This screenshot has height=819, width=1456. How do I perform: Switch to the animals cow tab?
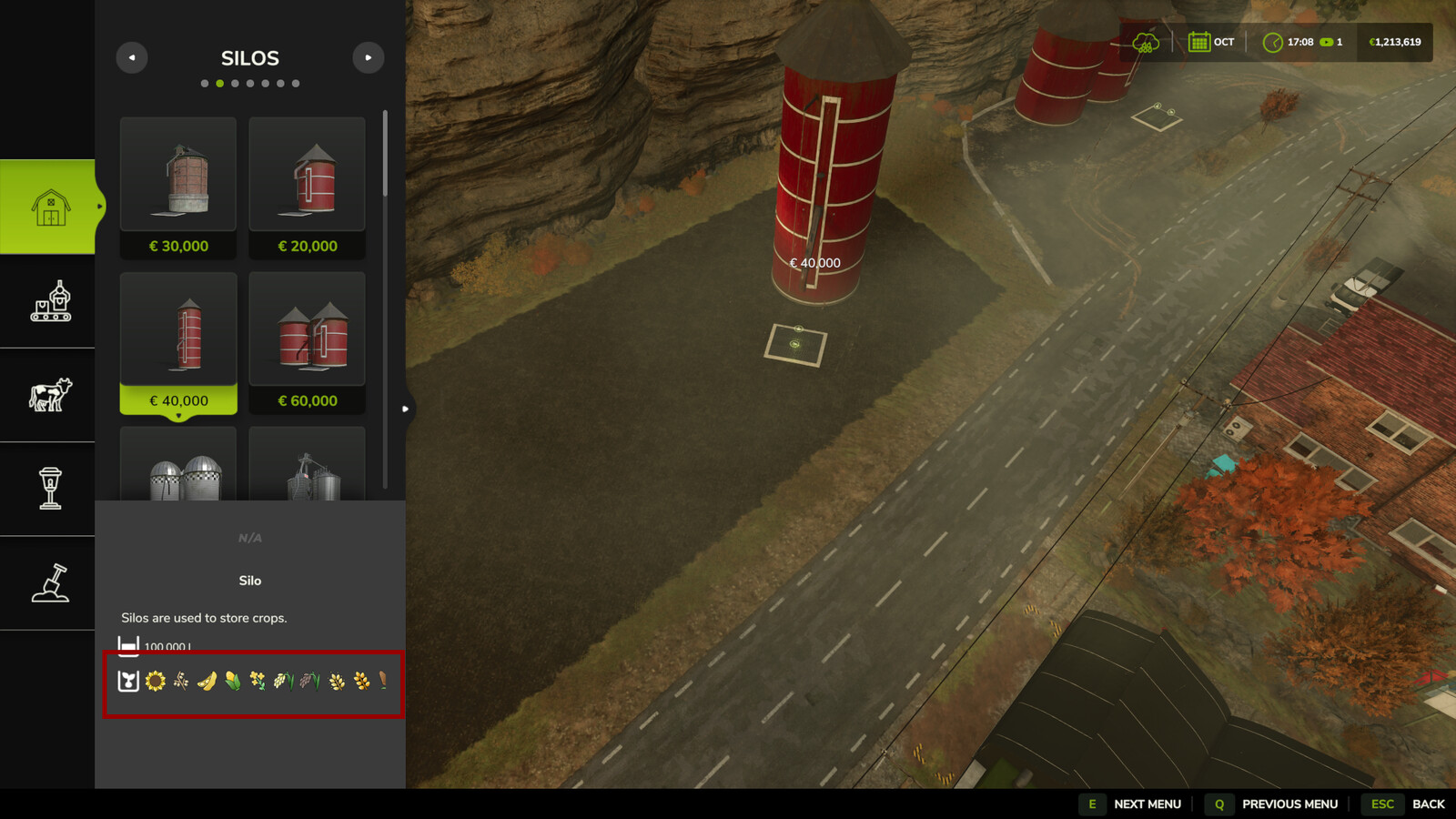49,395
